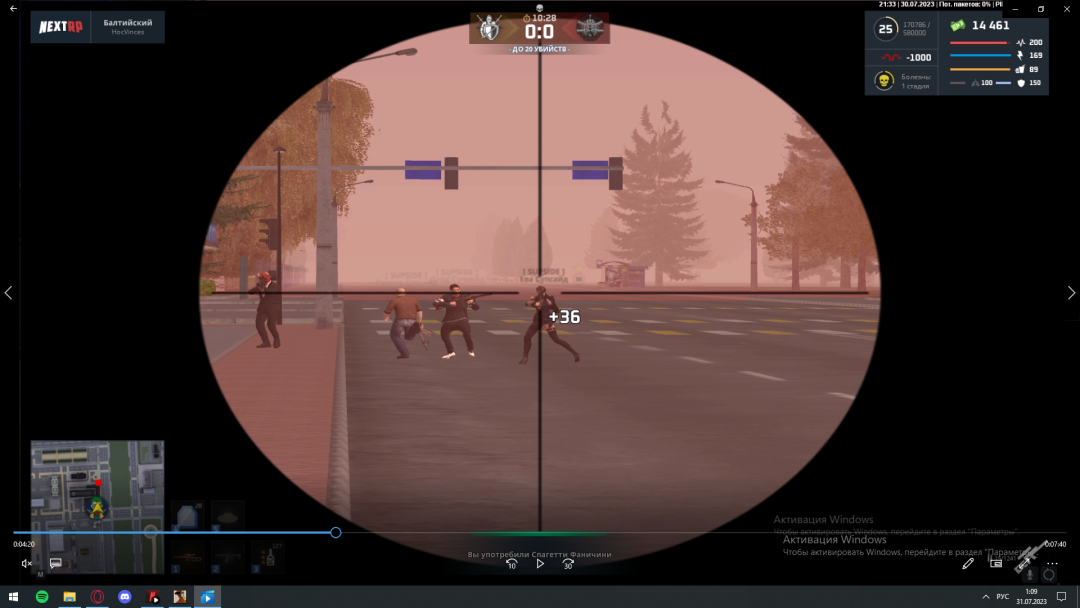The width and height of the screenshot is (1080, 608).
Task: Close the video player window
Action: coord(1067,9)
